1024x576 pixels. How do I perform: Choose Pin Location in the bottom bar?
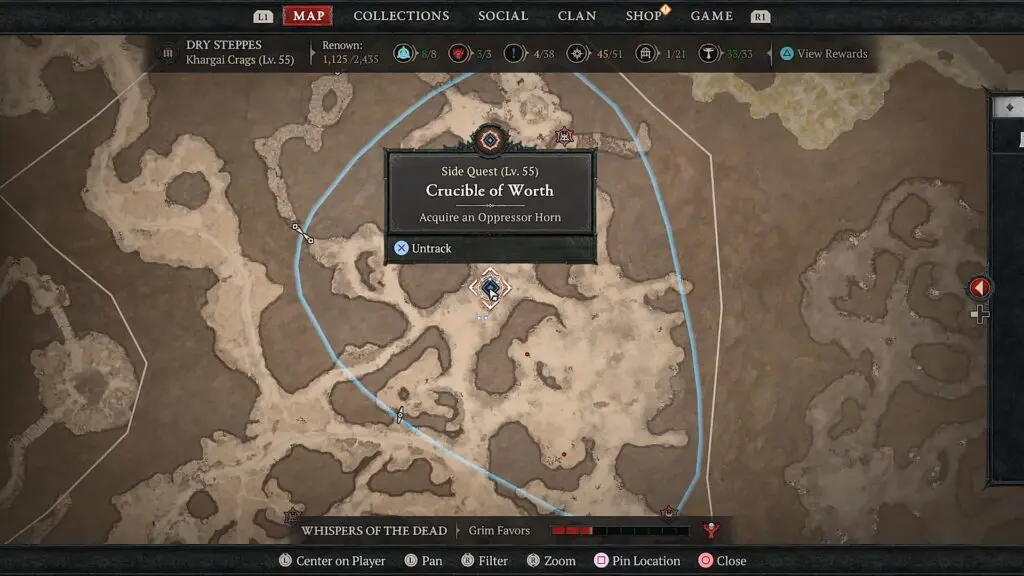637,561
